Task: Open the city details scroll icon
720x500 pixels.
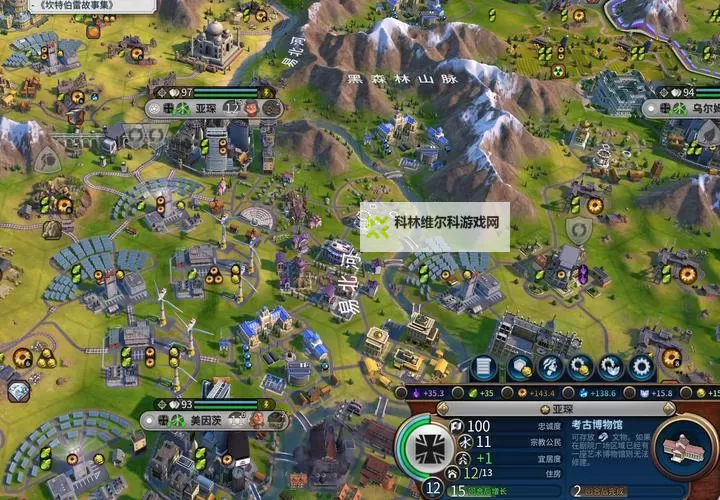Action: tap(484, 368)
